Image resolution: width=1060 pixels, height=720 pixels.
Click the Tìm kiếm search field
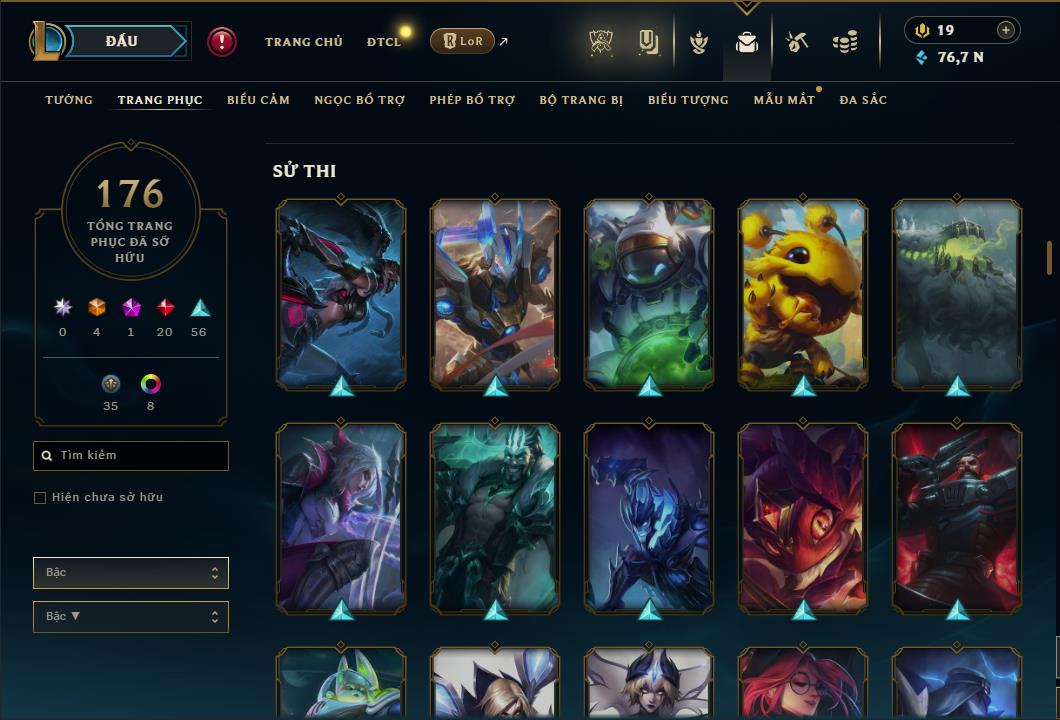(x=131, y=456)
